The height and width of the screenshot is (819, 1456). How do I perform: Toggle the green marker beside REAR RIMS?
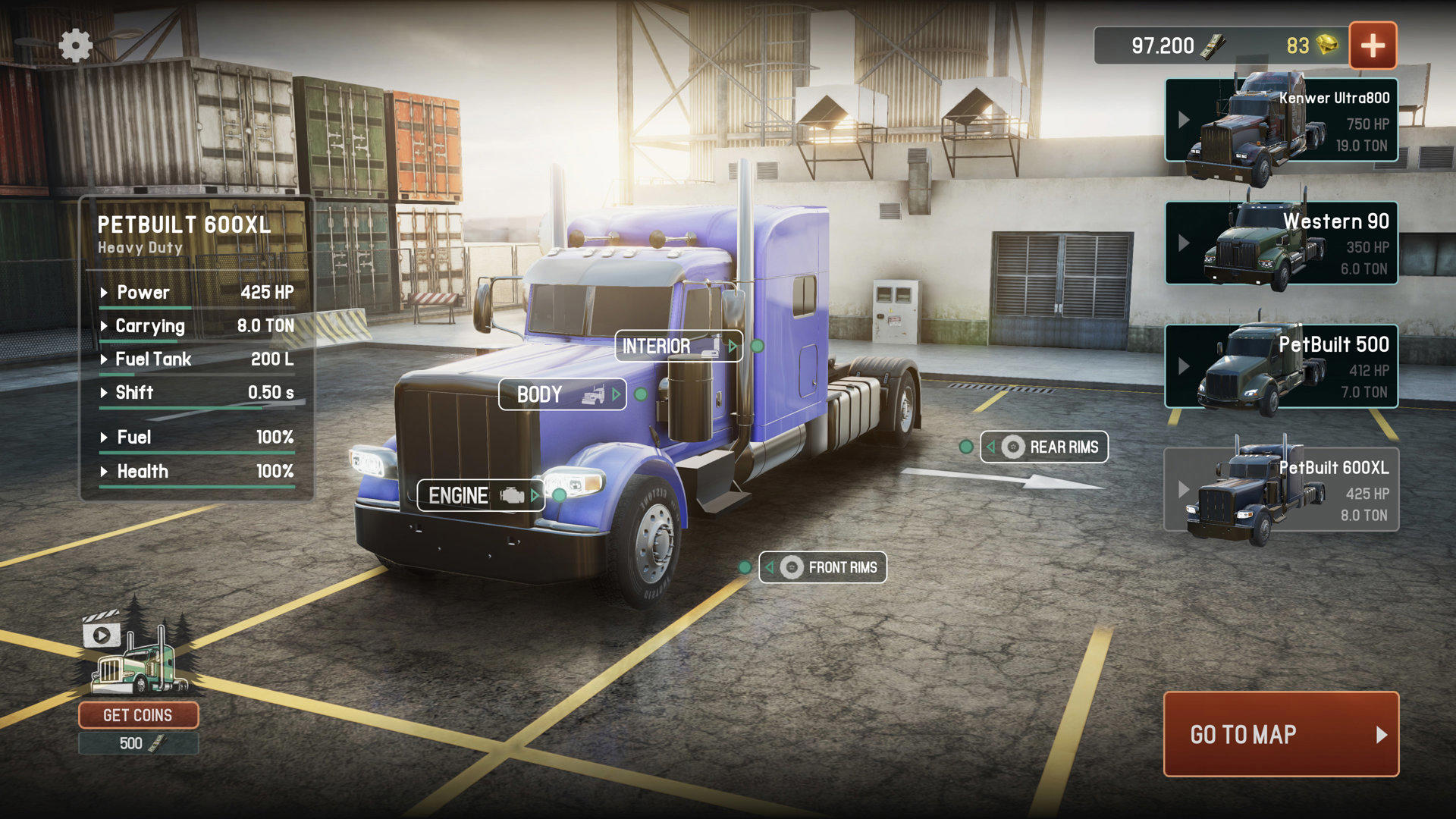tap(967, 447)
